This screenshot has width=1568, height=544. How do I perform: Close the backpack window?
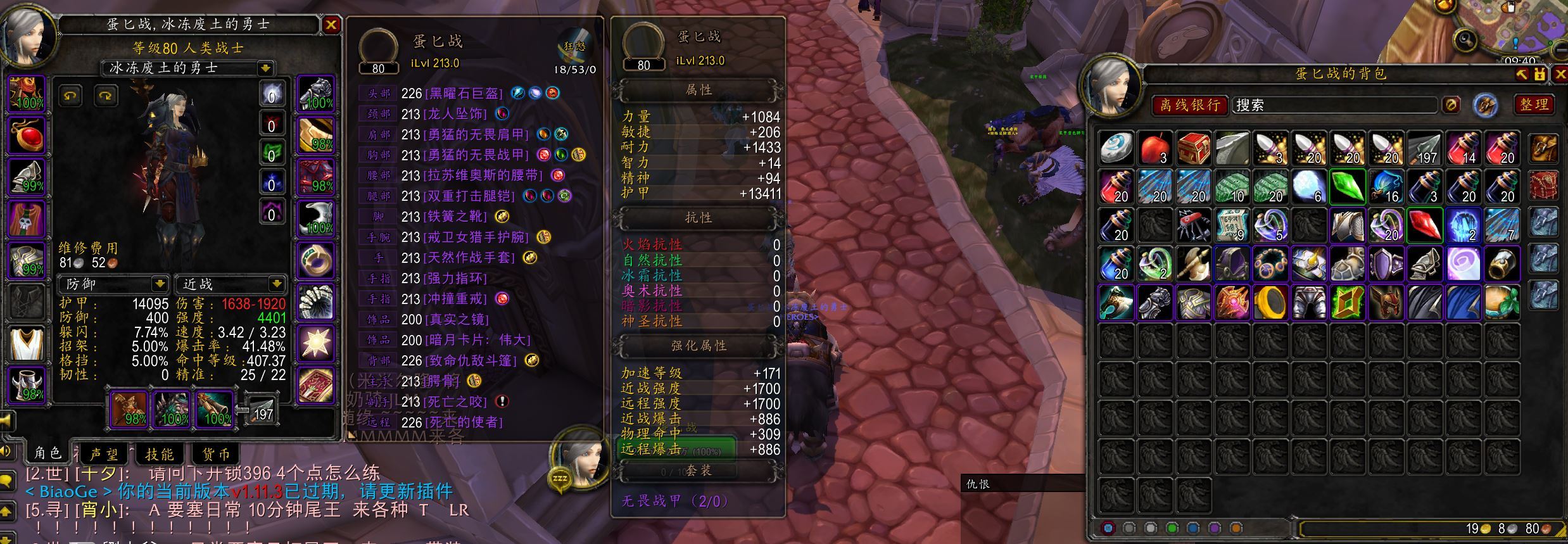pyautogui.click(x=1560, y=74)
